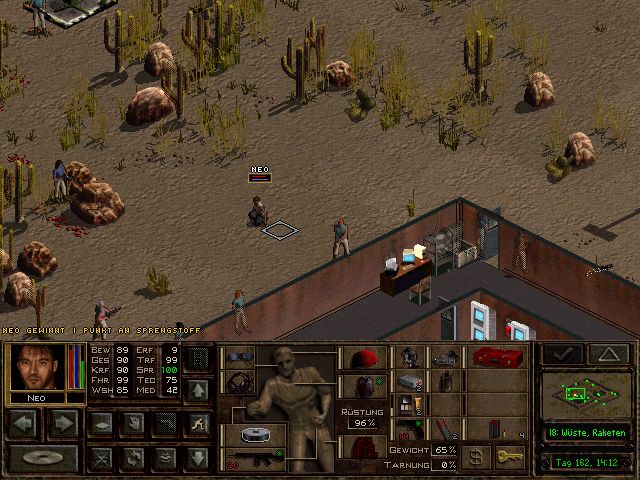Click the oval disc button below the arrows
640x480 pixels.
click(41, 459)
